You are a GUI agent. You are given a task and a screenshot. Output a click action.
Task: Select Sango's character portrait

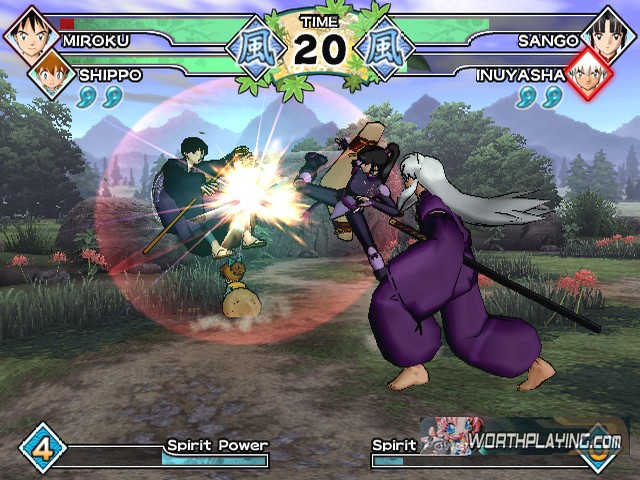point(610,31)
